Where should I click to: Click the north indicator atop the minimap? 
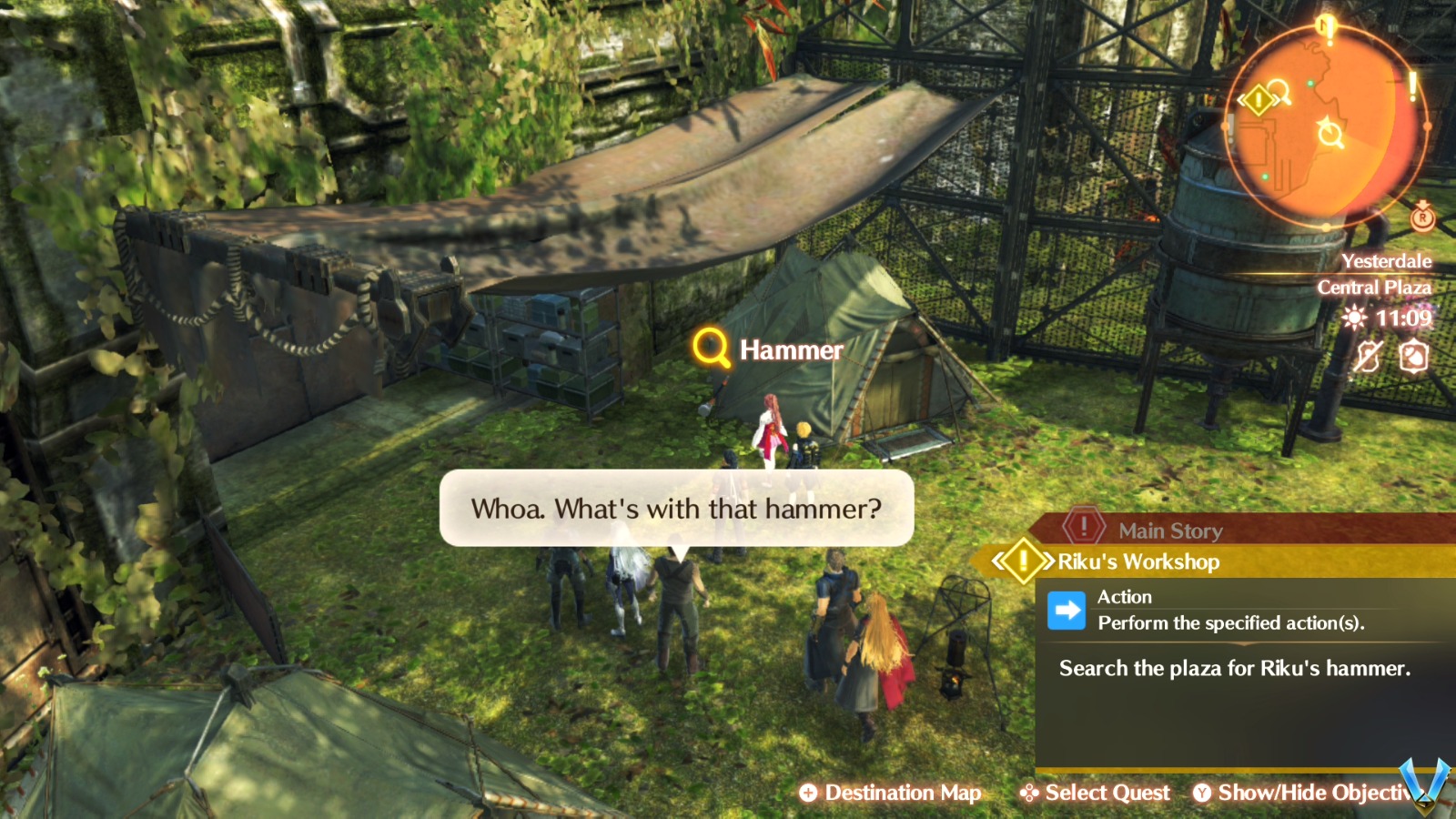pos(1324,25)
